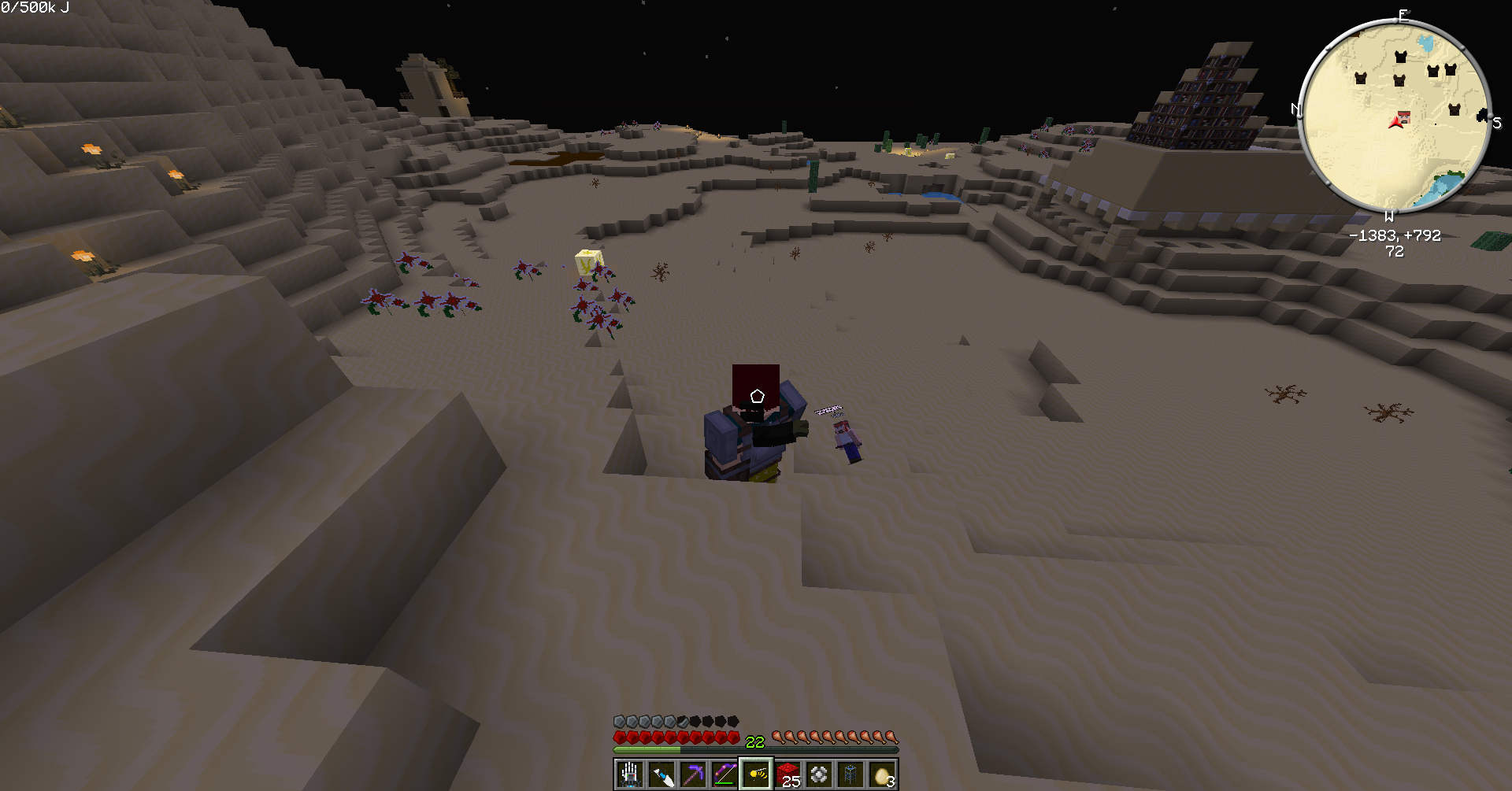Click the player head marker on minimap
Screen dimensions: 1512x791
[x=1403, y=119]
